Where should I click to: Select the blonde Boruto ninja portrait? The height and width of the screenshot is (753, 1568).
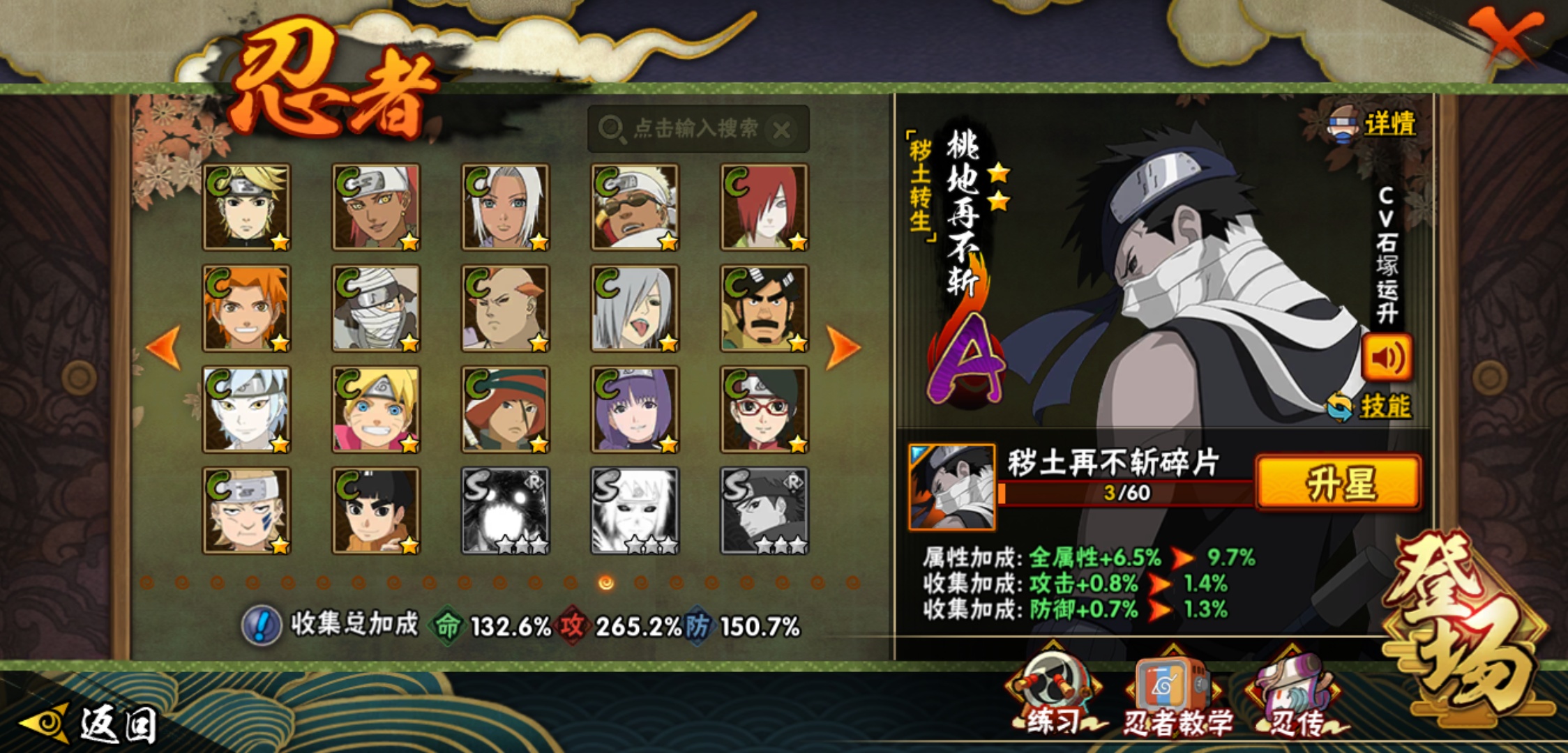(376, 409)
